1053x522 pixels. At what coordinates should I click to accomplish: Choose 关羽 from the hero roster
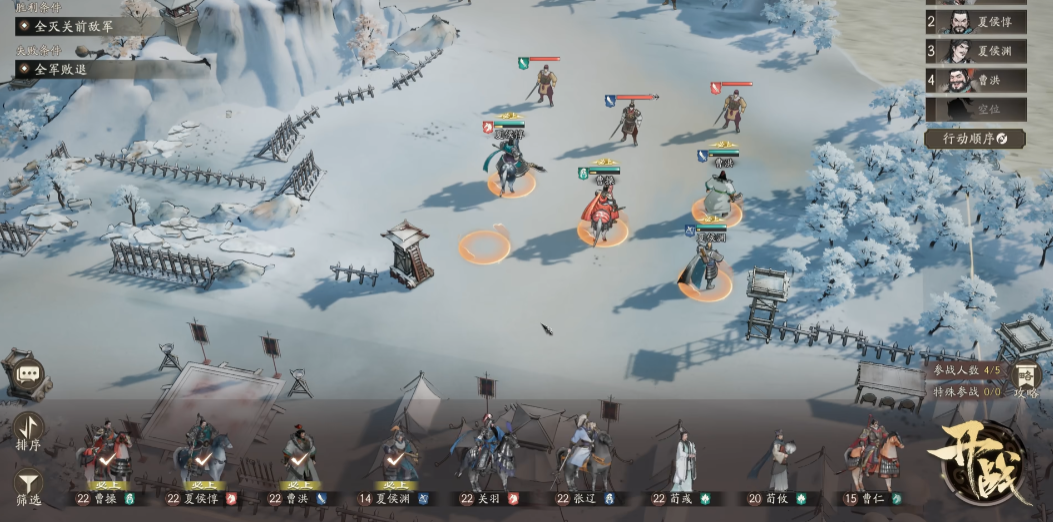490,461
